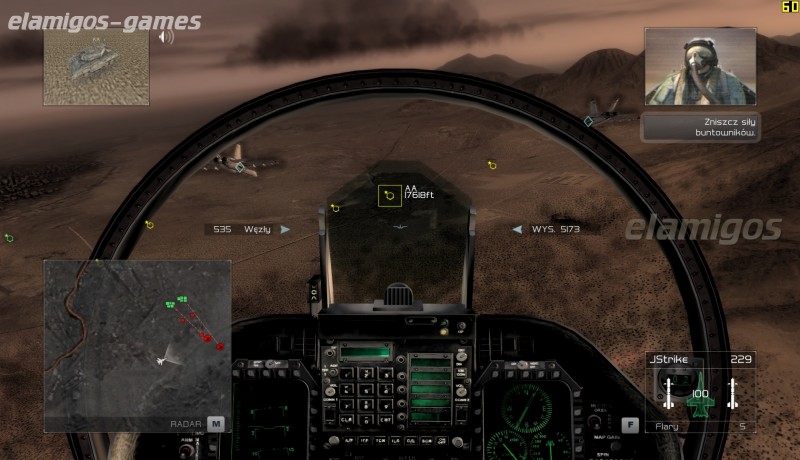Select the locked AA target box
The height and width of the screenshot is (460, 800).
[389, 196]
